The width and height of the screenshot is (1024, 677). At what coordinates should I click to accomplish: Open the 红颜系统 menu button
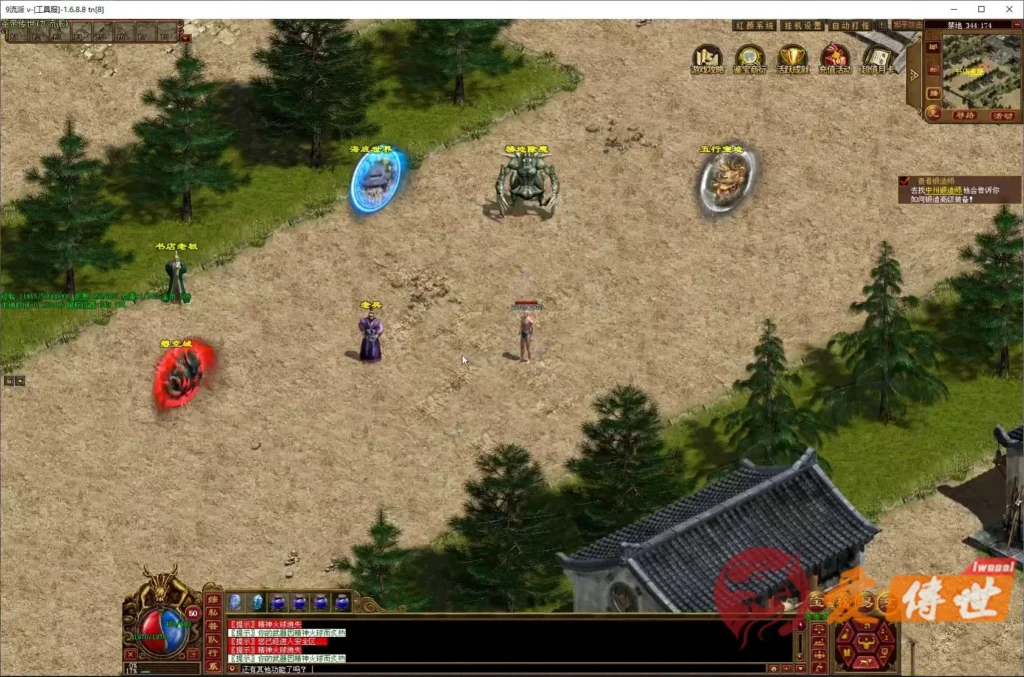pyautogui.click(x=754, y=25)
